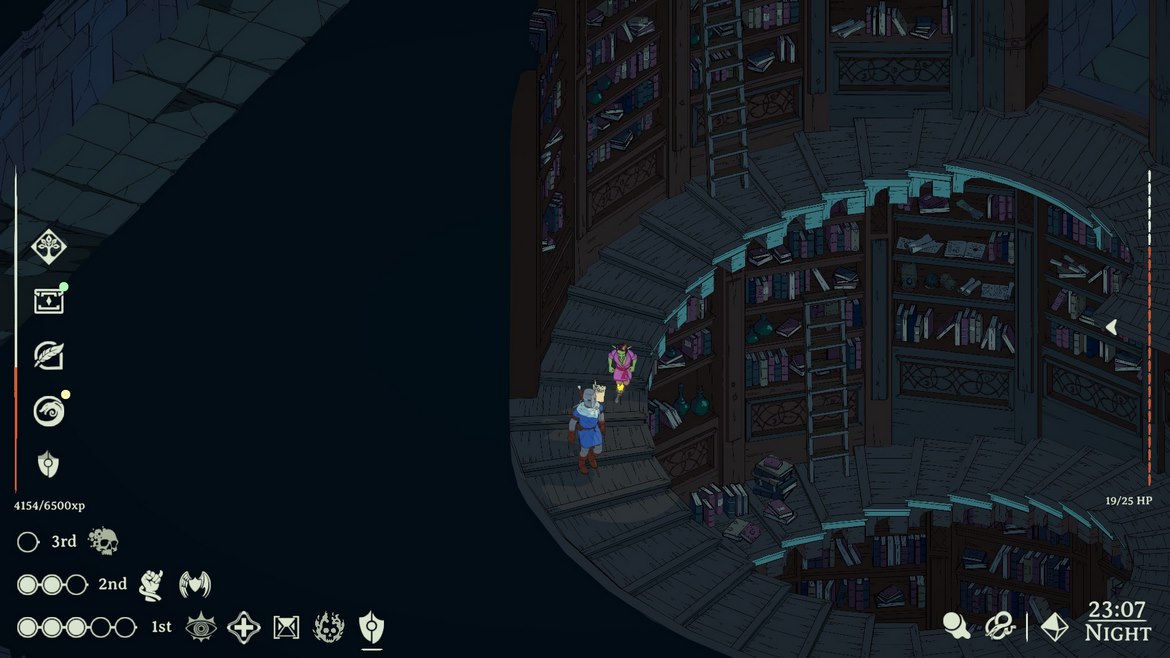Screen dimensions: 1170x658
Task: Select the swirling hand icon with yellow dot
Action: tap(48, 410)
